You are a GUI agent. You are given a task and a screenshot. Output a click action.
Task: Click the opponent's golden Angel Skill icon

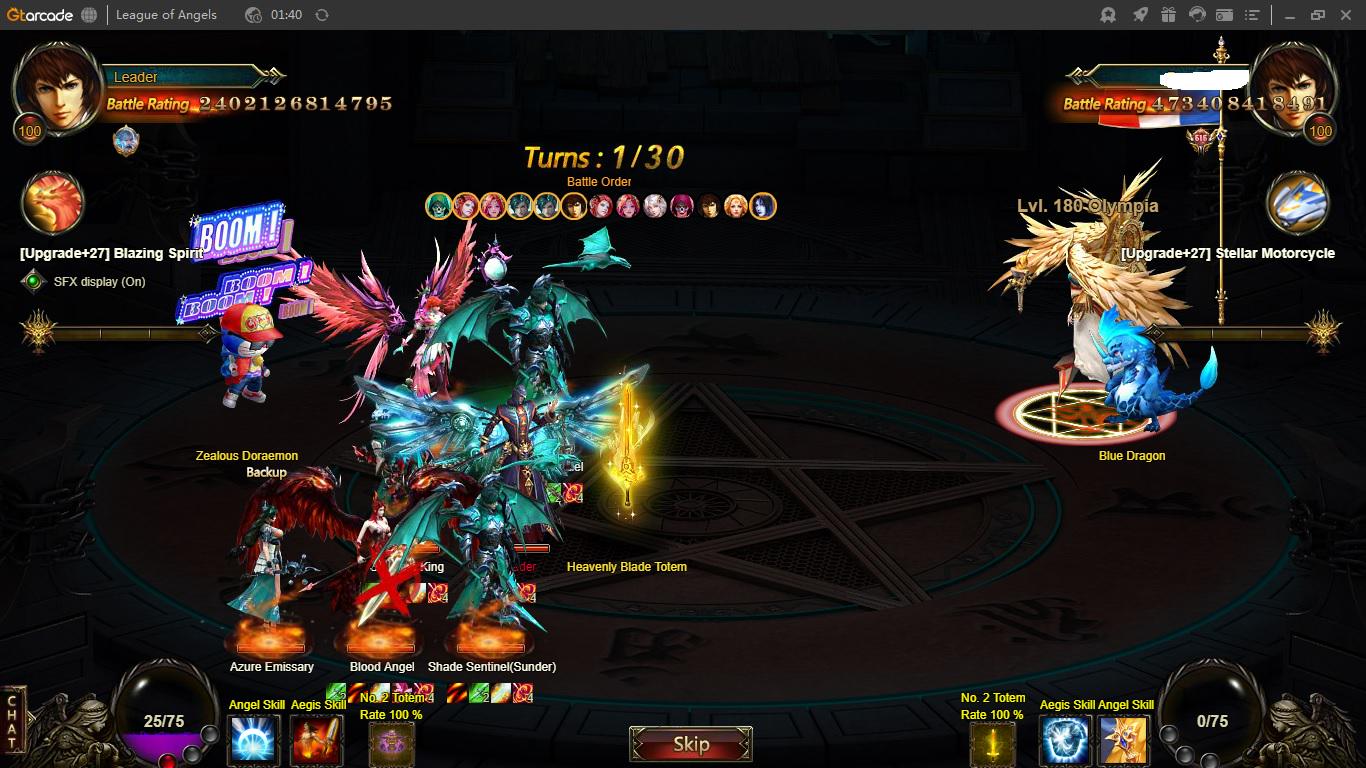pos(1124,741)
